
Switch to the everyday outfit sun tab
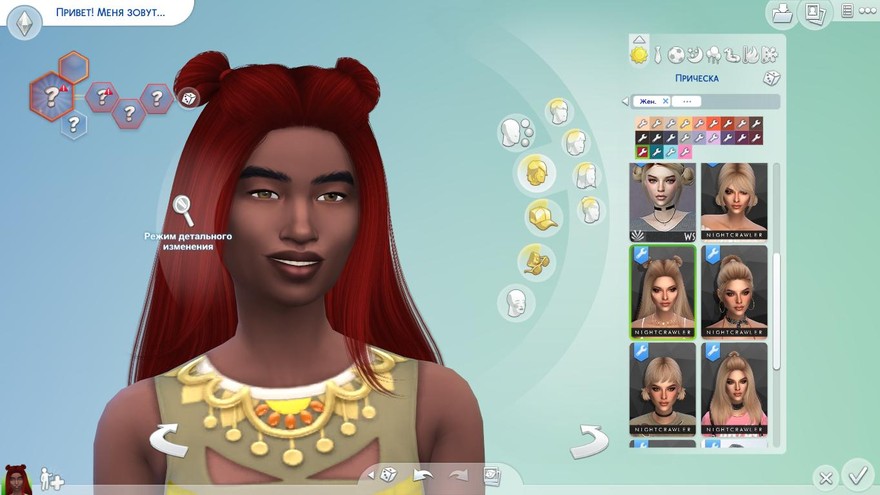(639, 54)
